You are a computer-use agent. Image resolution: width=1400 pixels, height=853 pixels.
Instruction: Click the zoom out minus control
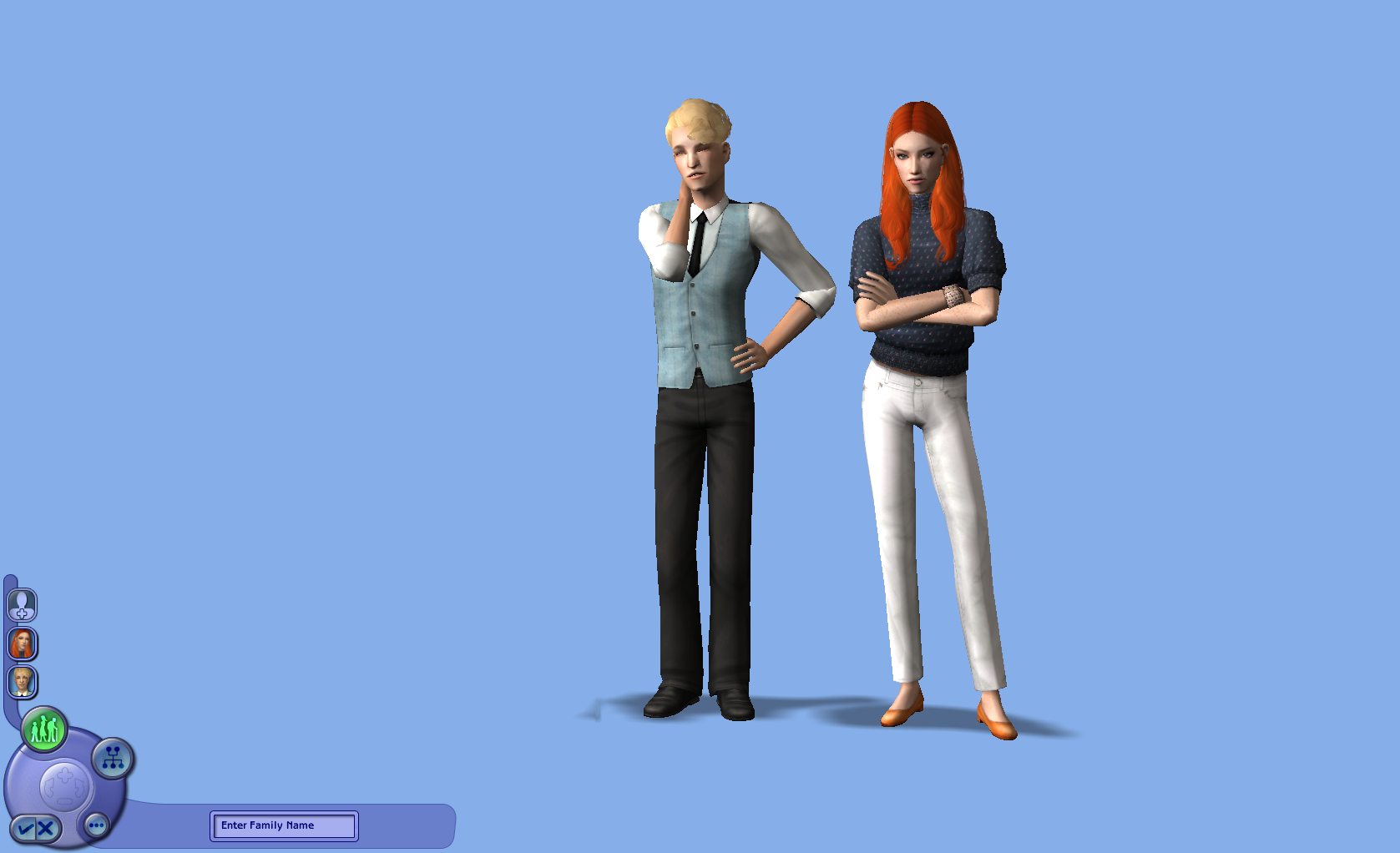tap(63, 800)
